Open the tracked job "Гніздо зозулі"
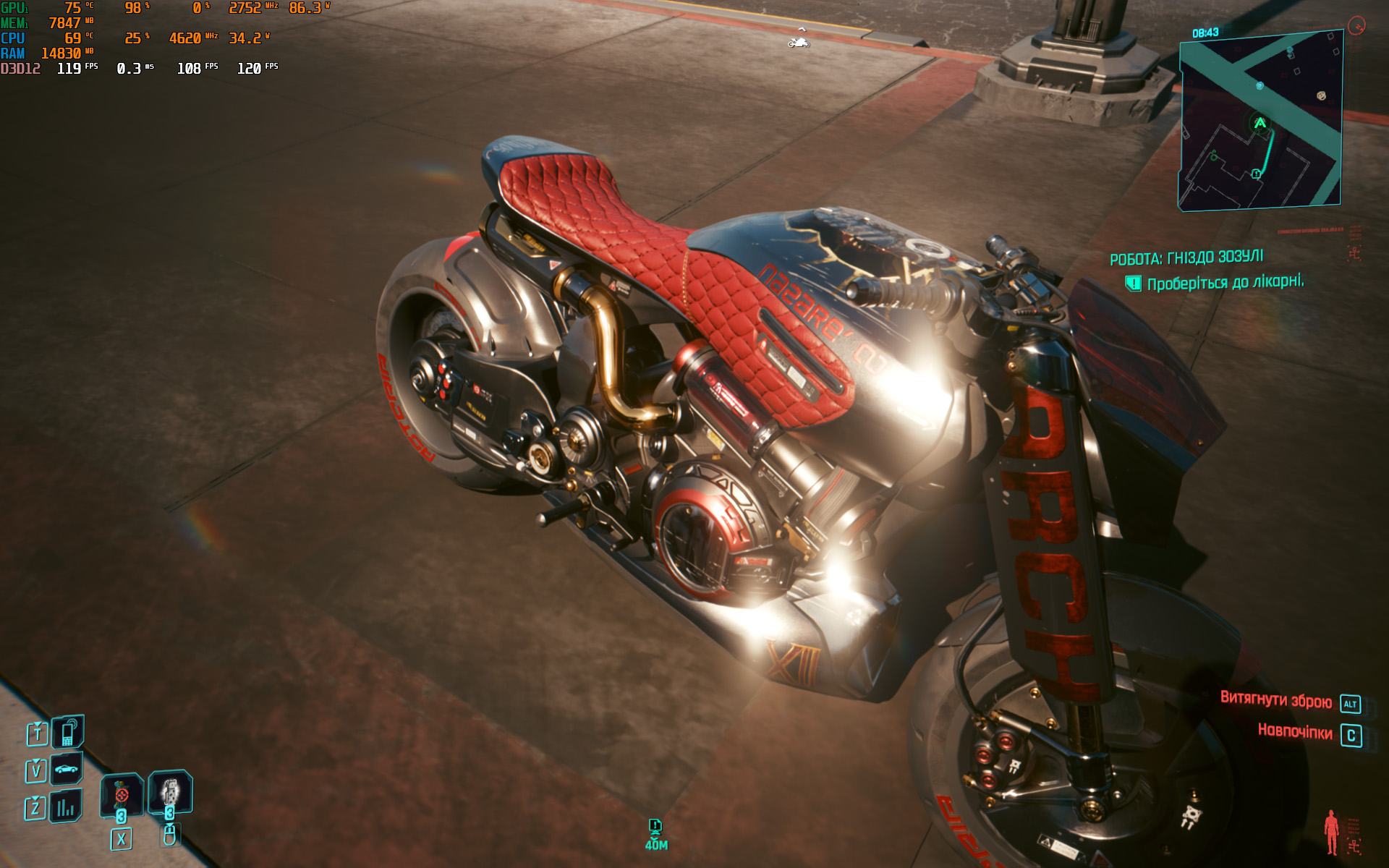1389x868 pixels. [1186, 258]
